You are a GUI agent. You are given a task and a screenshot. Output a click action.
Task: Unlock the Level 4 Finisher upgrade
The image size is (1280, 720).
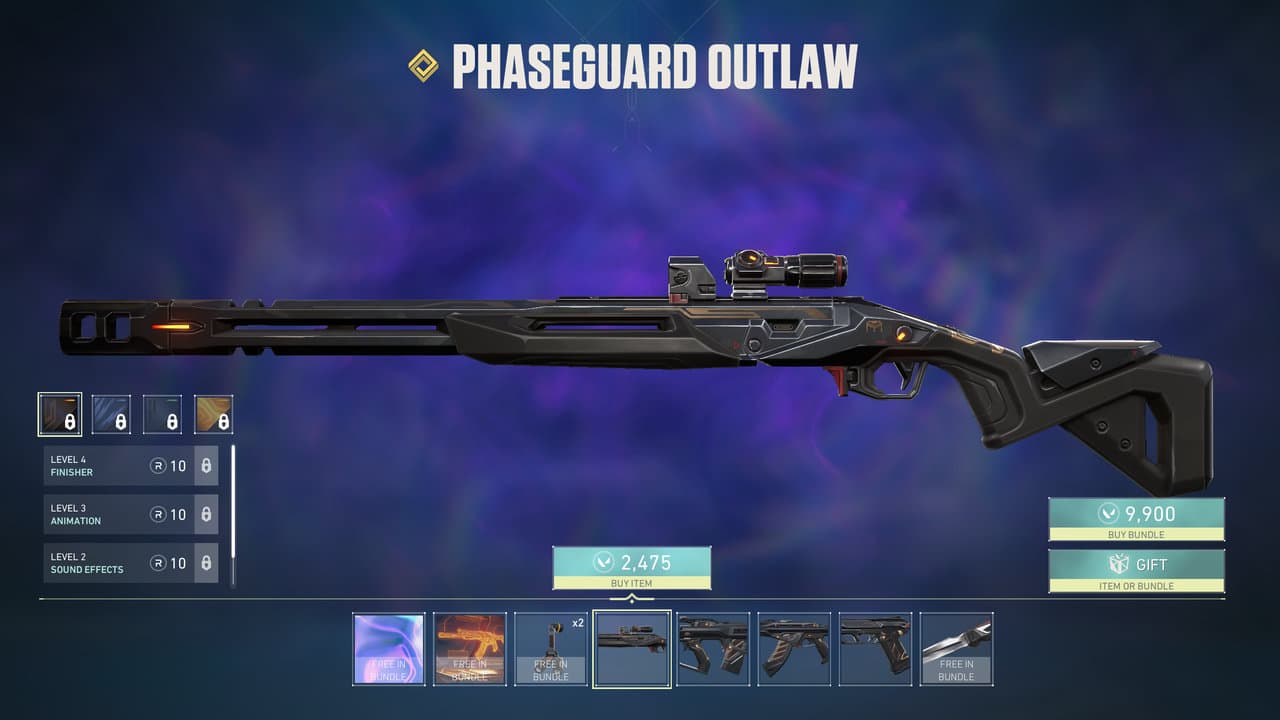[x=207, y=464]
